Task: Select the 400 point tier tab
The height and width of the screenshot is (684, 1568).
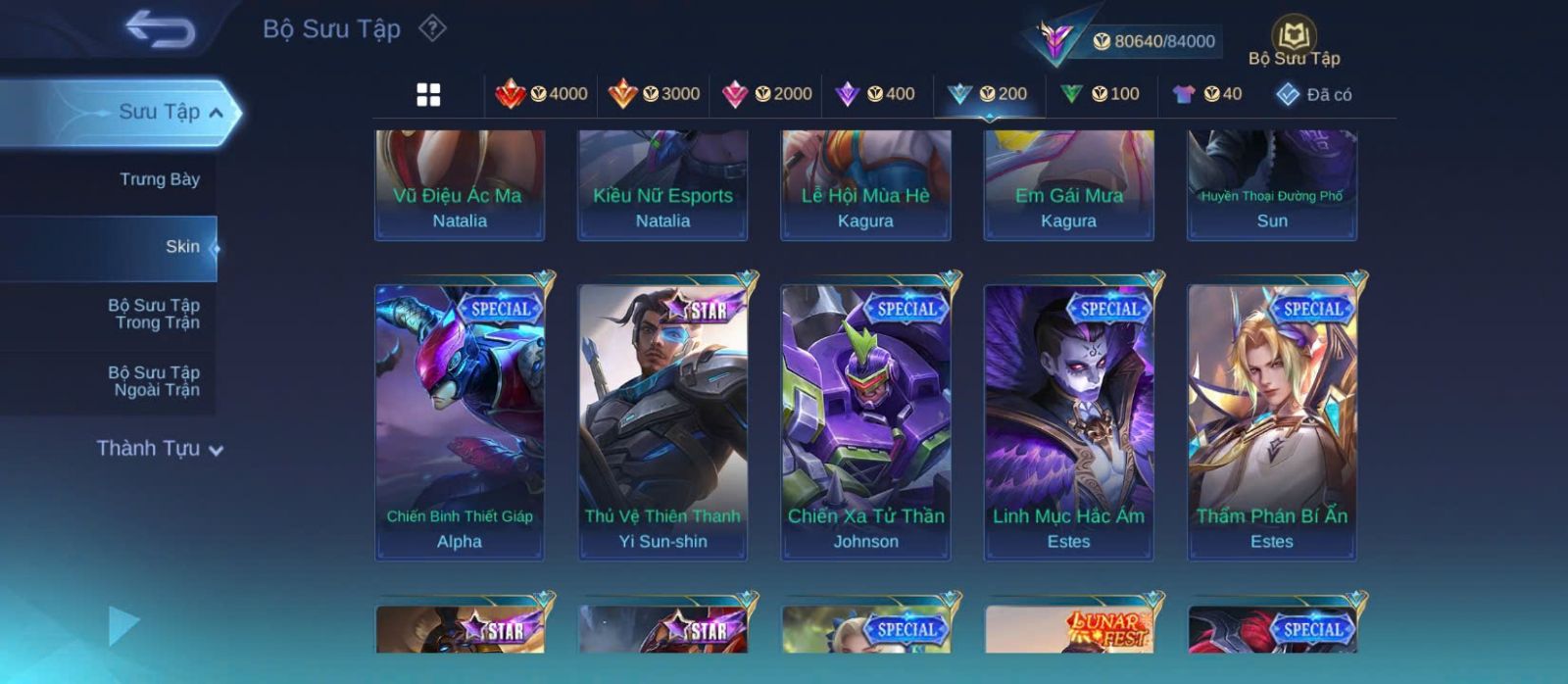Action: click(x=875, y=94)
